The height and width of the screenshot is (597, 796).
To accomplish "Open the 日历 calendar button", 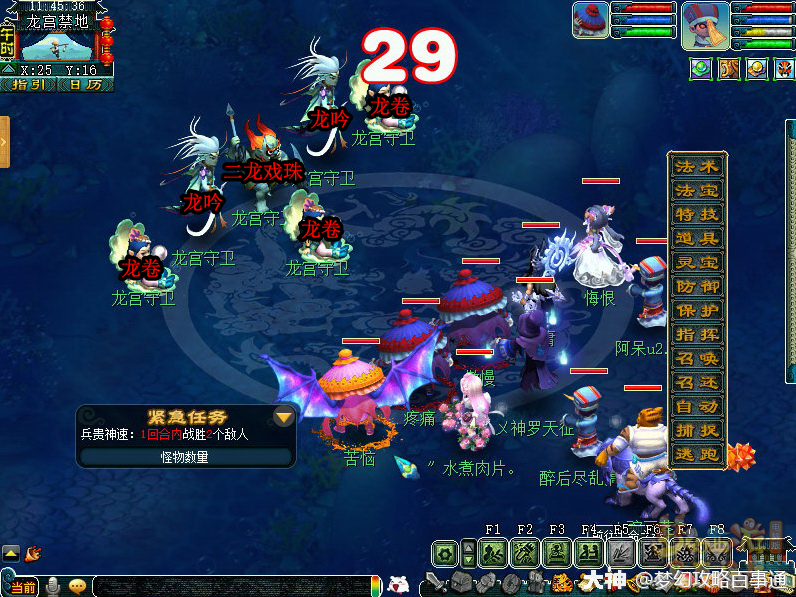I will coord(85,85).
